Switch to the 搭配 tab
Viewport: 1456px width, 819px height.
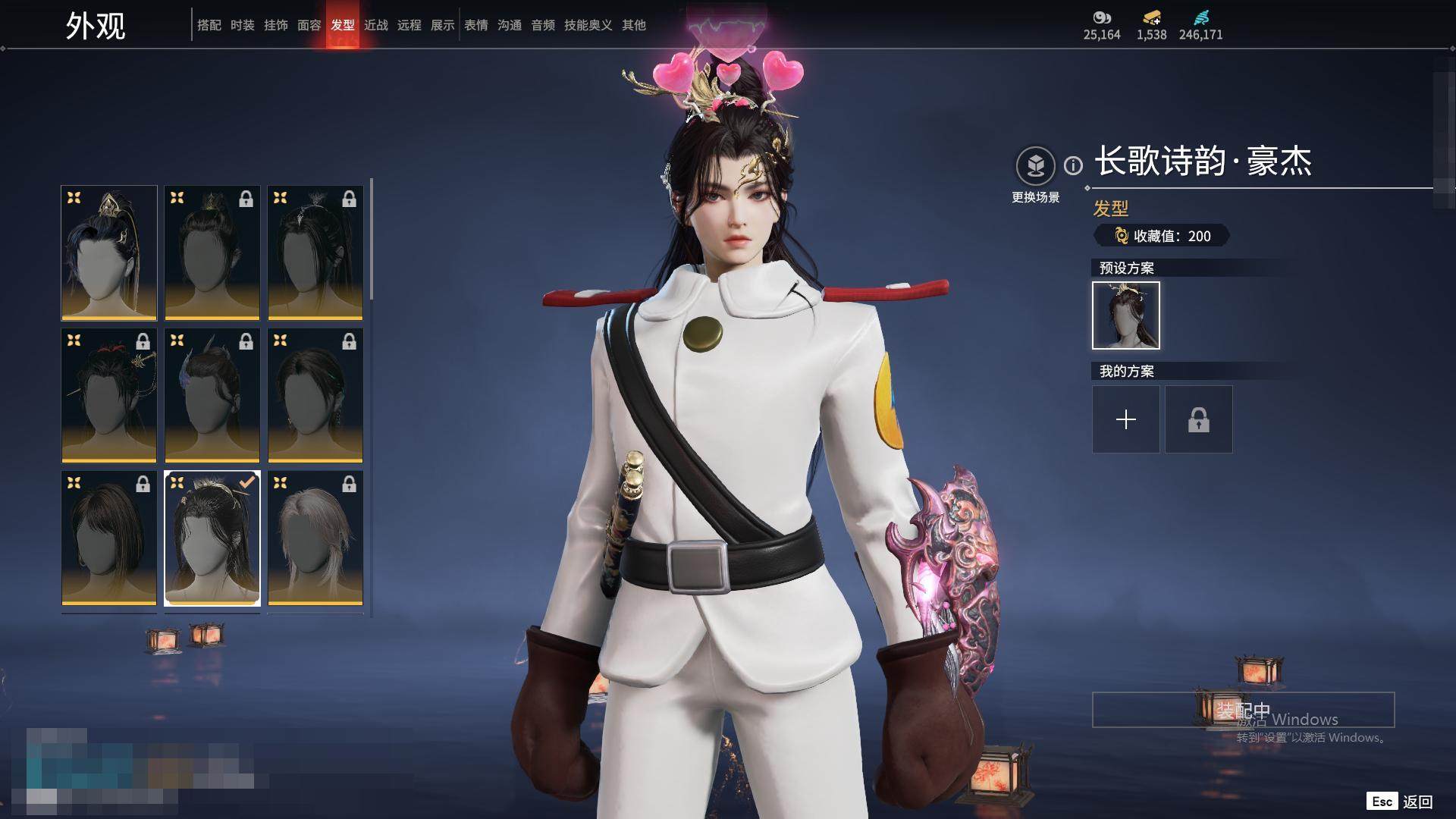click(x=209, y=25)
